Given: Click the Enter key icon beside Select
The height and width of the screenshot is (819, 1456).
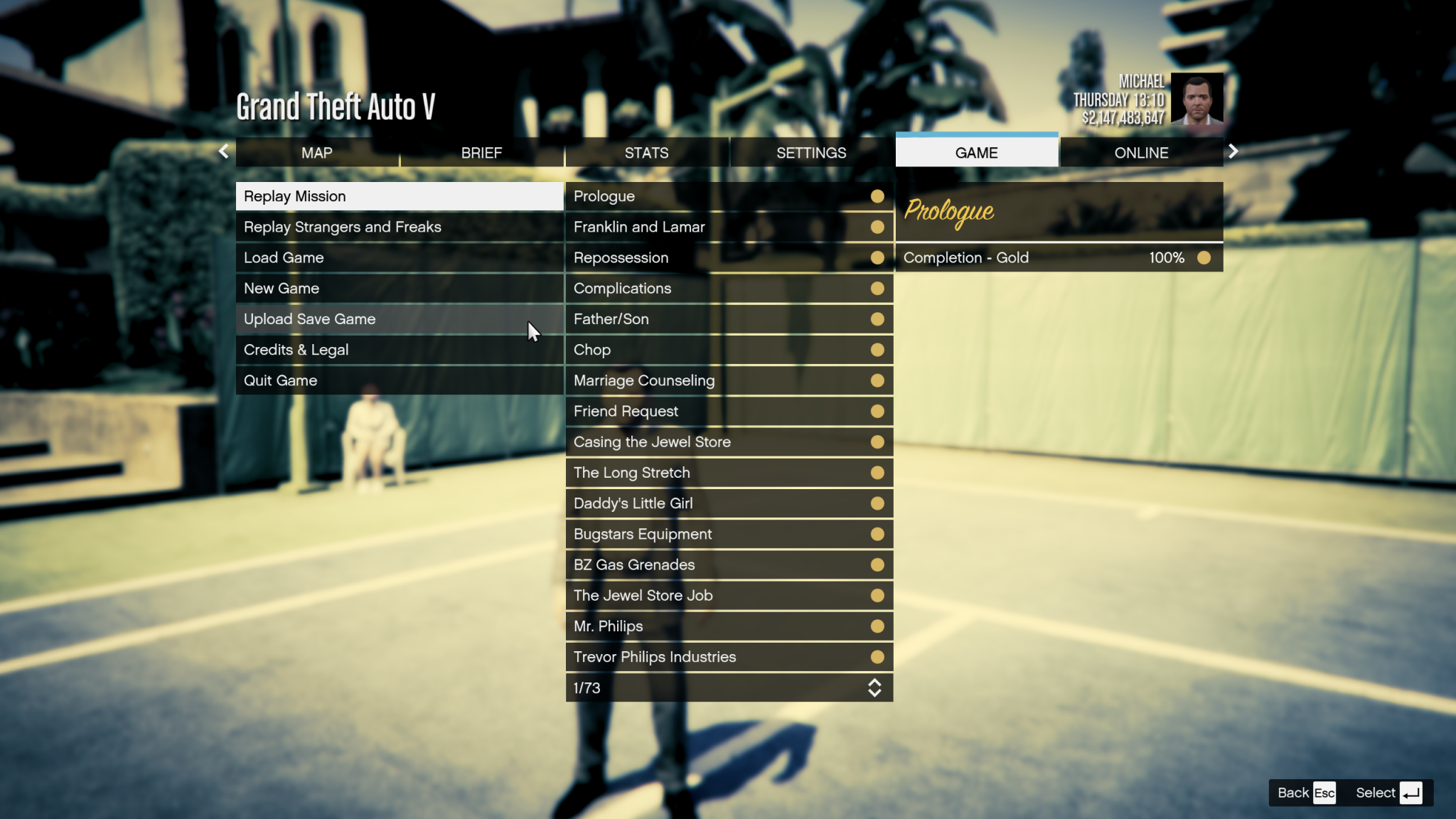Looking at the screenshot, I should [1410, 792].
